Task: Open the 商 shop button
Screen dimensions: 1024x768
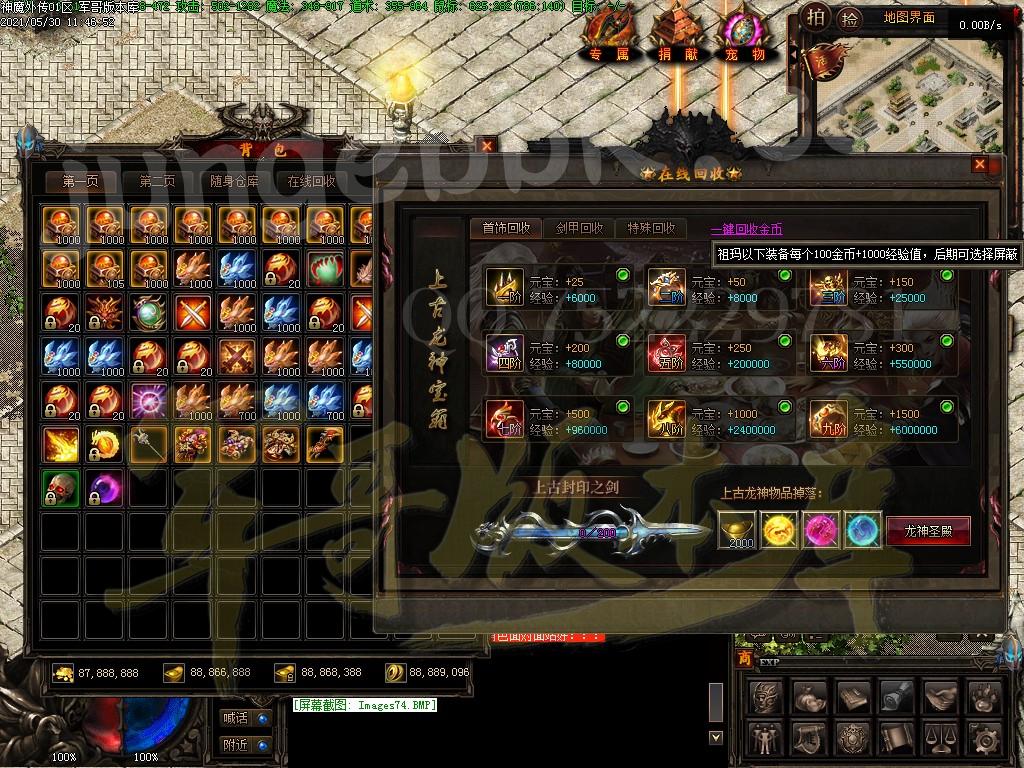Action: click(x=743, y=659)
